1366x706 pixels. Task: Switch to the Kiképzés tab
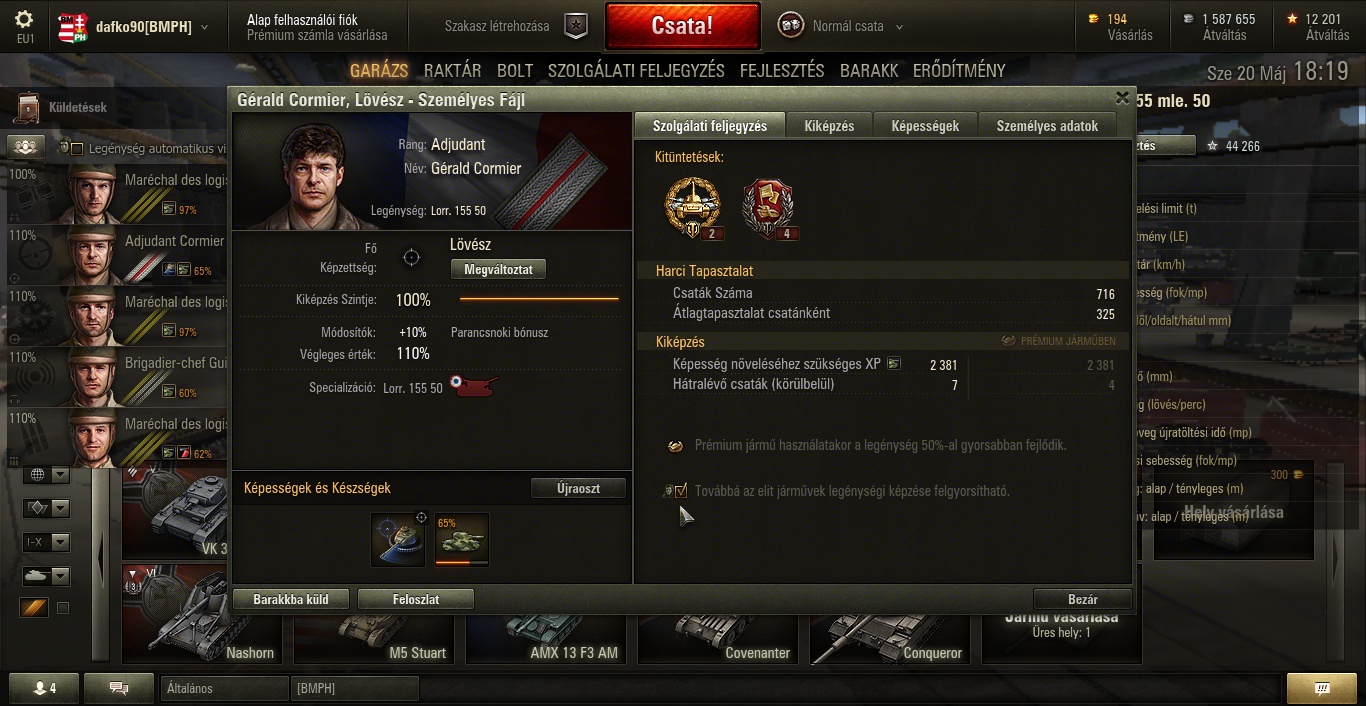(x=829, y=126)
